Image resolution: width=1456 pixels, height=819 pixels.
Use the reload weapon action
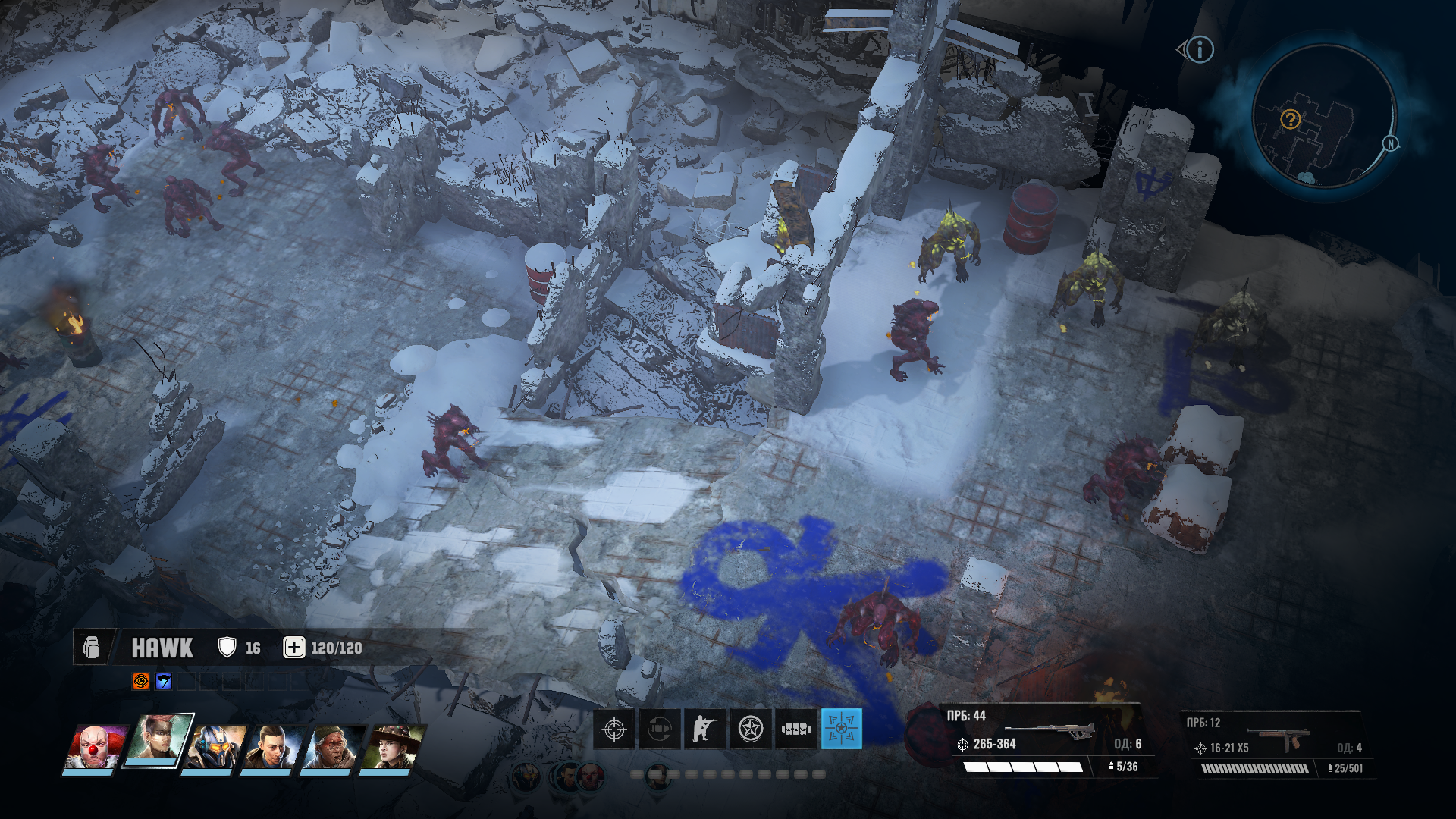(x=659, y=730)
